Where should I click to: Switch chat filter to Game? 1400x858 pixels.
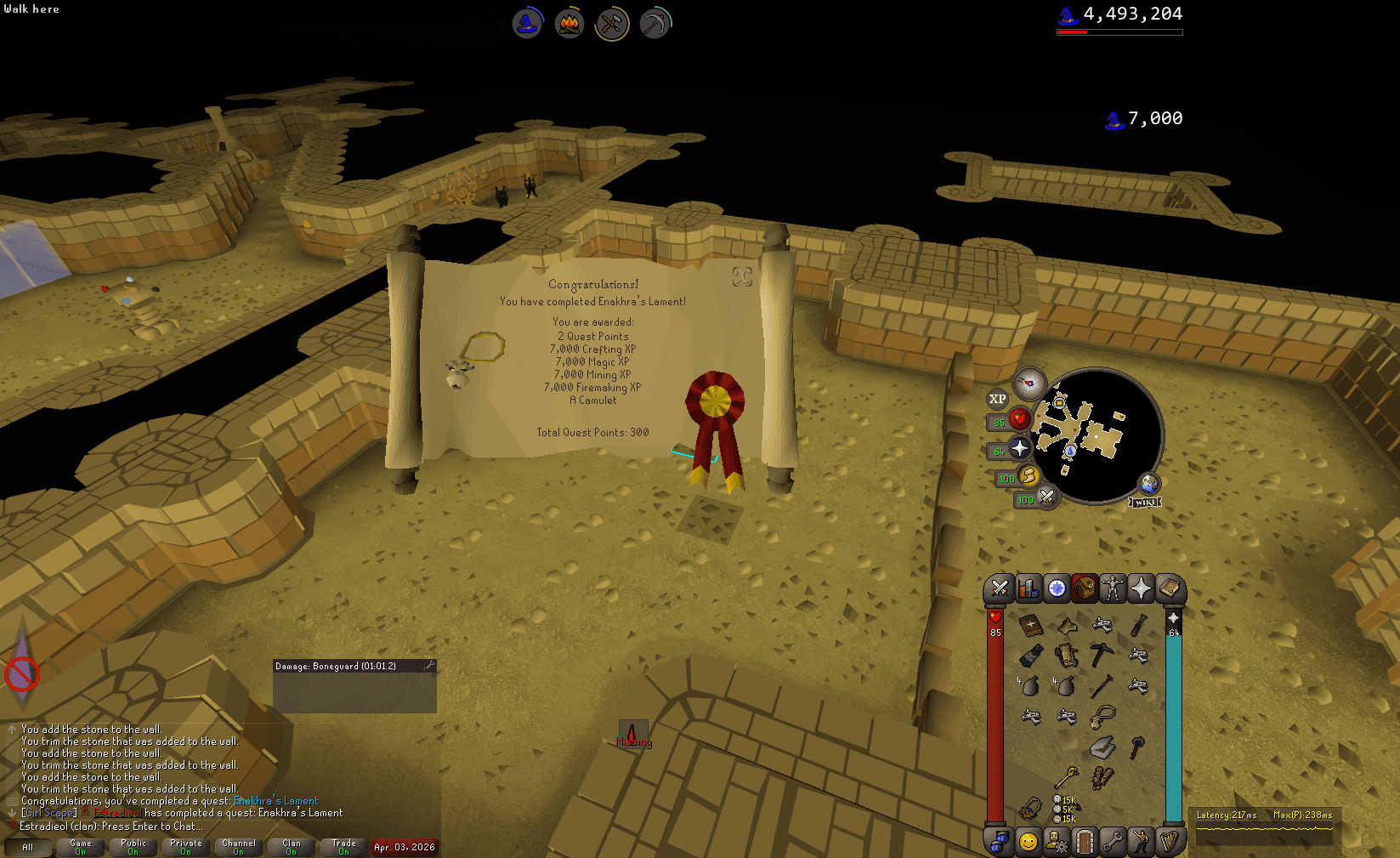pyautogui.click(x=81, y=847)
